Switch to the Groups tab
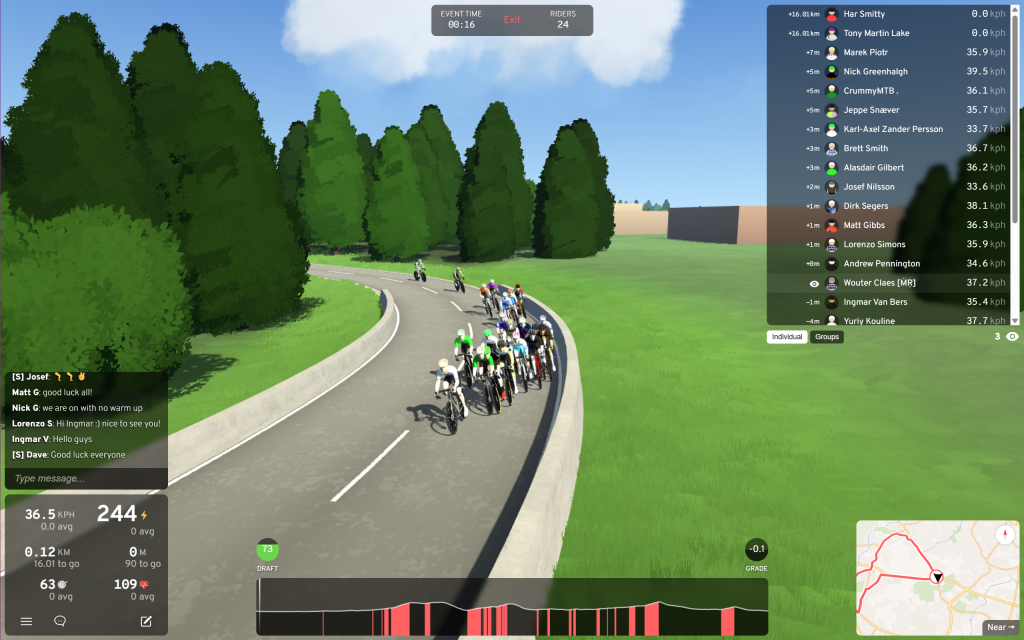 pyautogui.click(x=827, y=337)
